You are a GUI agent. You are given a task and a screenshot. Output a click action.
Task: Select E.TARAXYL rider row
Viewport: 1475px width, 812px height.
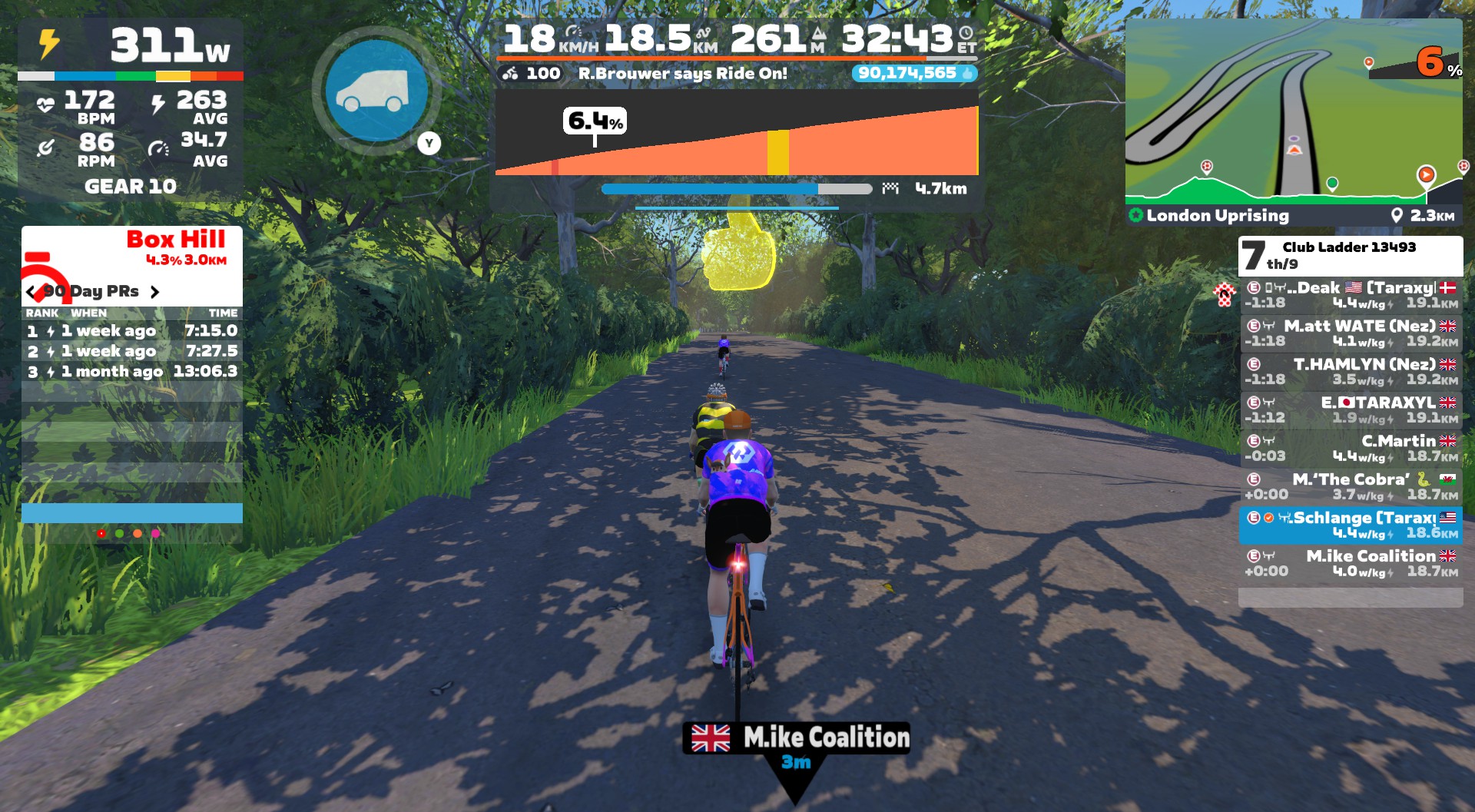[x=1351, y=410]
